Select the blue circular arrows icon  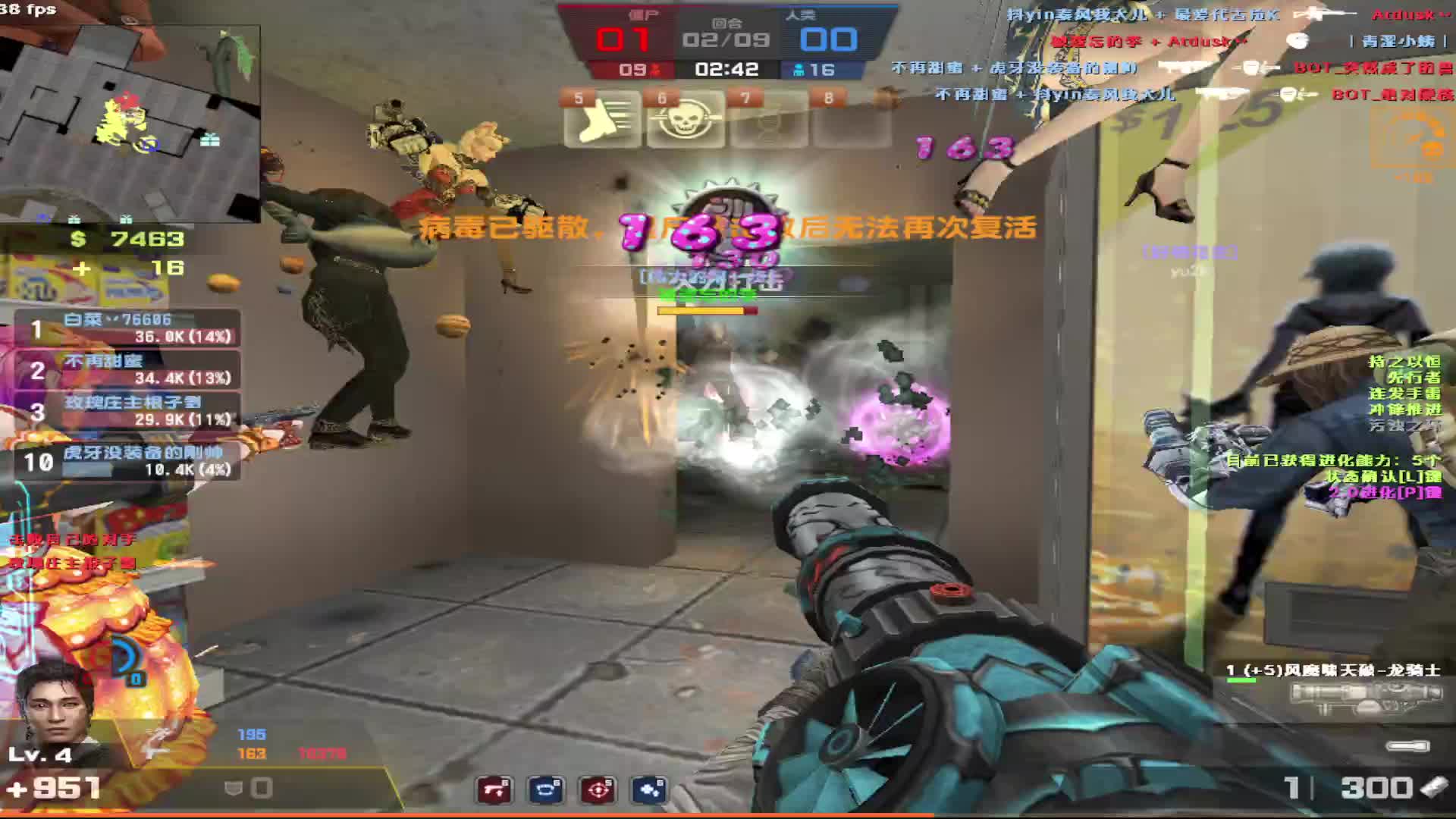coord(546,790)
